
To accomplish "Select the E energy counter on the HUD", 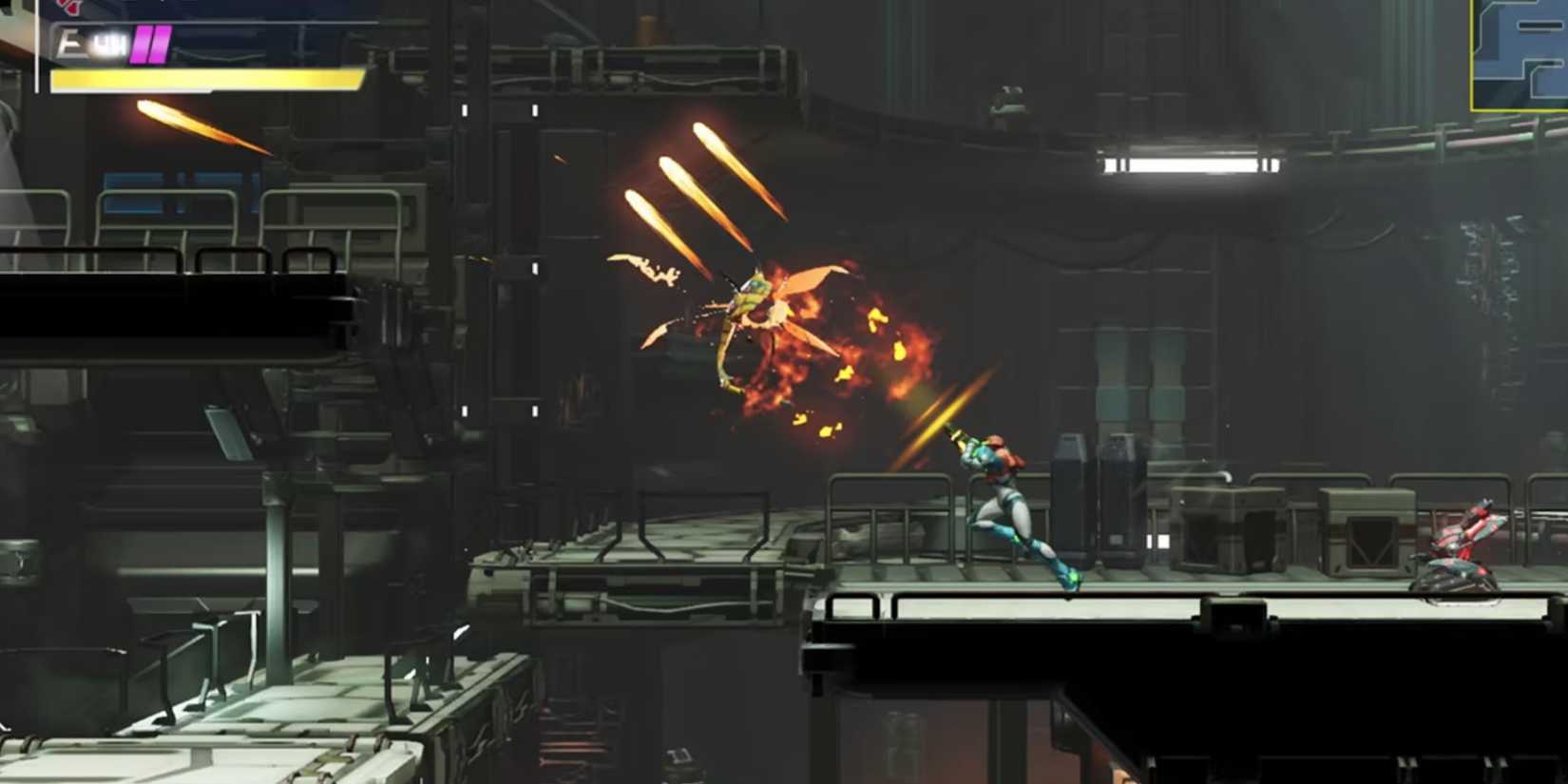I will click(67, 40).
